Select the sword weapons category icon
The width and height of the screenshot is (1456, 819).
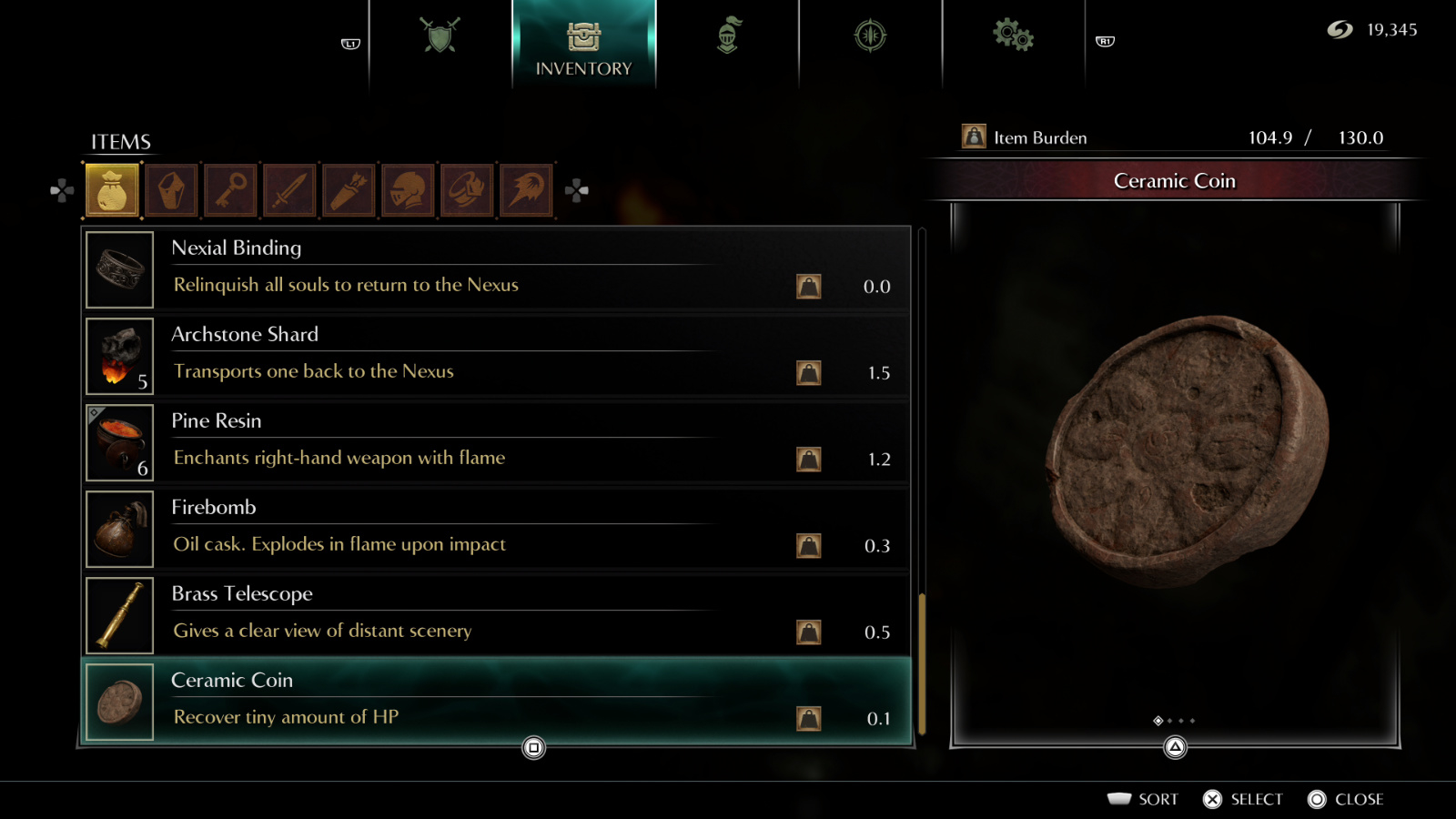[289, 189]
